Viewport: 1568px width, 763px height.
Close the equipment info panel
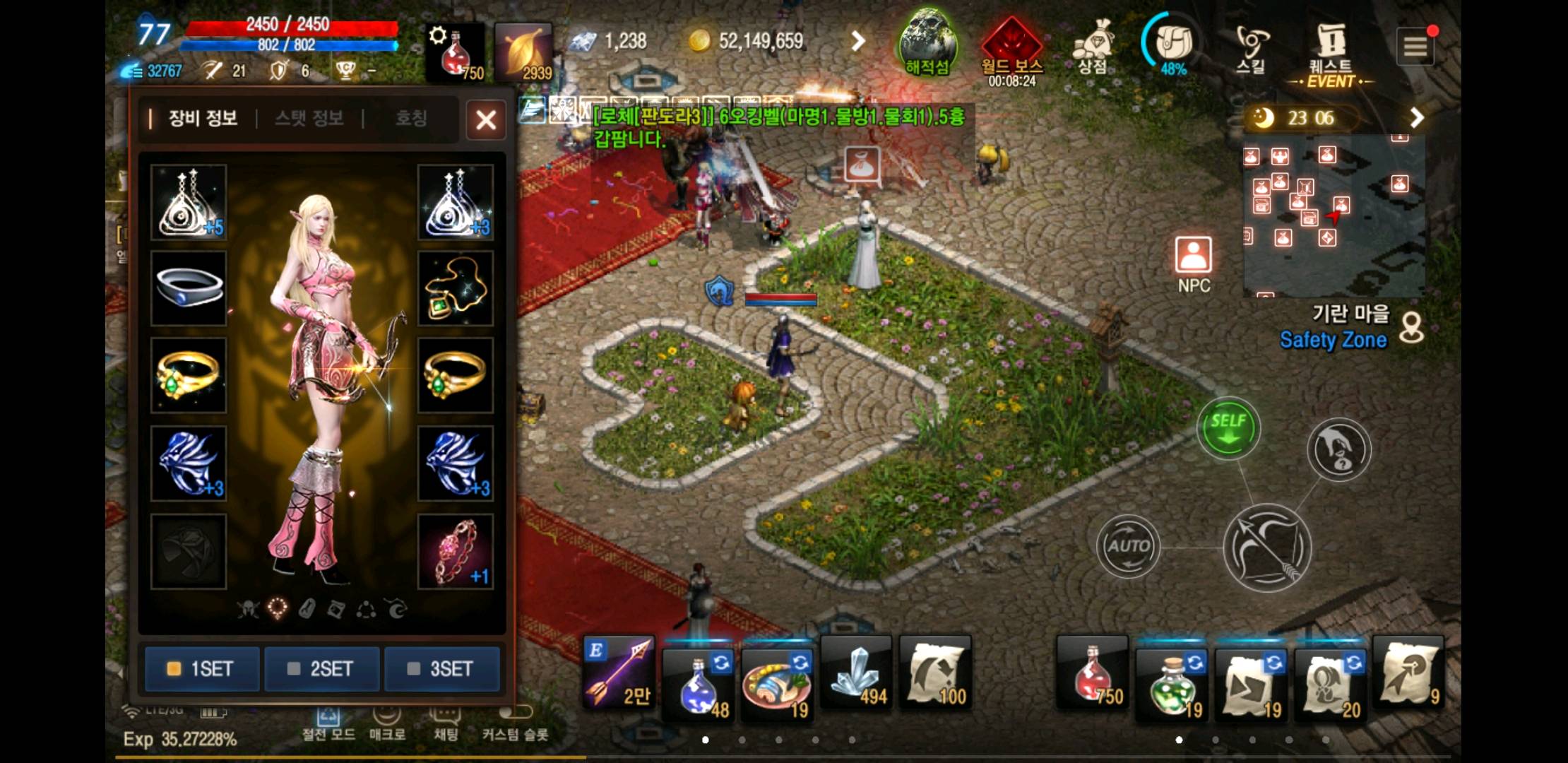[486, 120]
